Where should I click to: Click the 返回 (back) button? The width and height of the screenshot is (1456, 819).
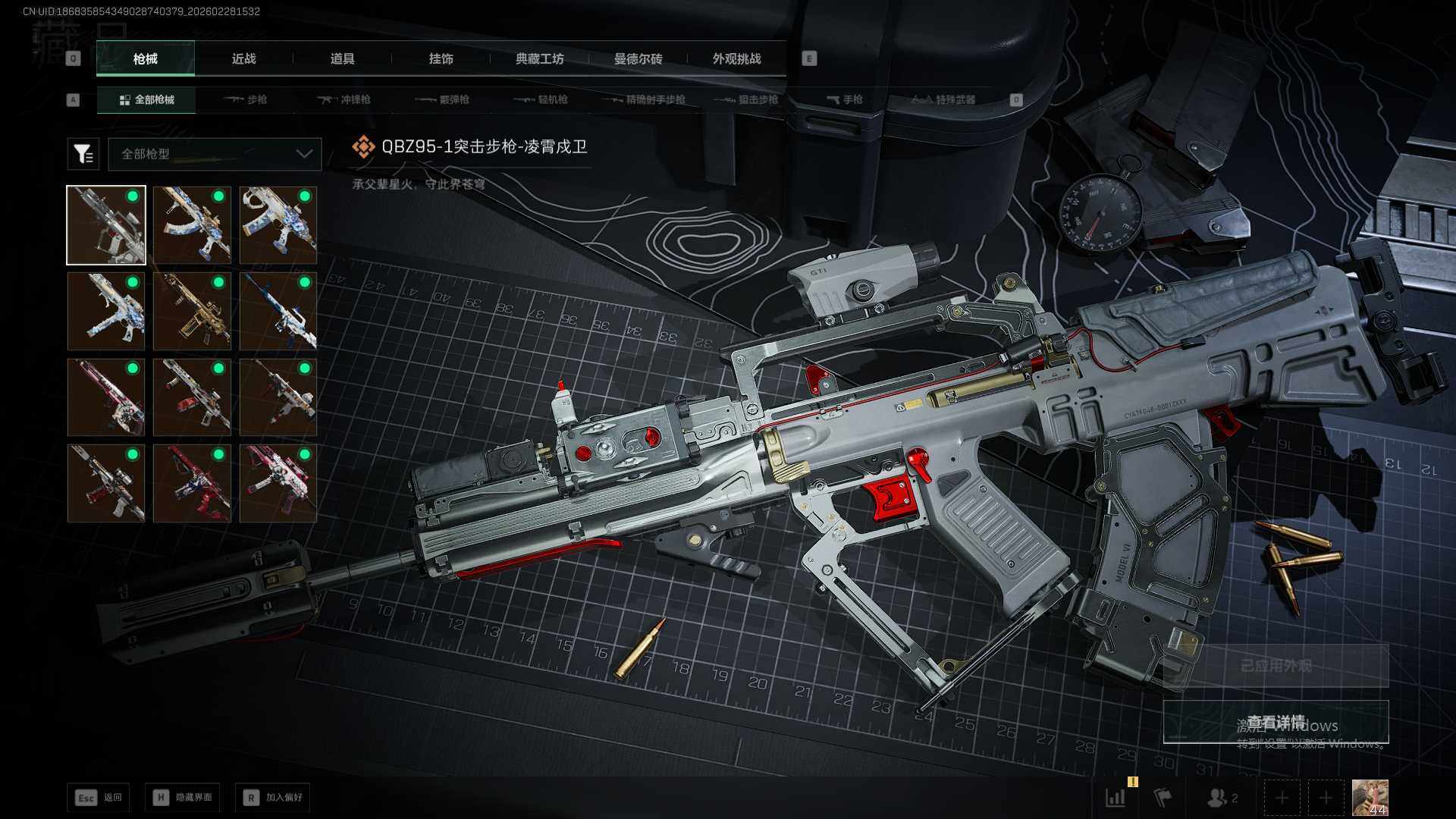point(99,797)
